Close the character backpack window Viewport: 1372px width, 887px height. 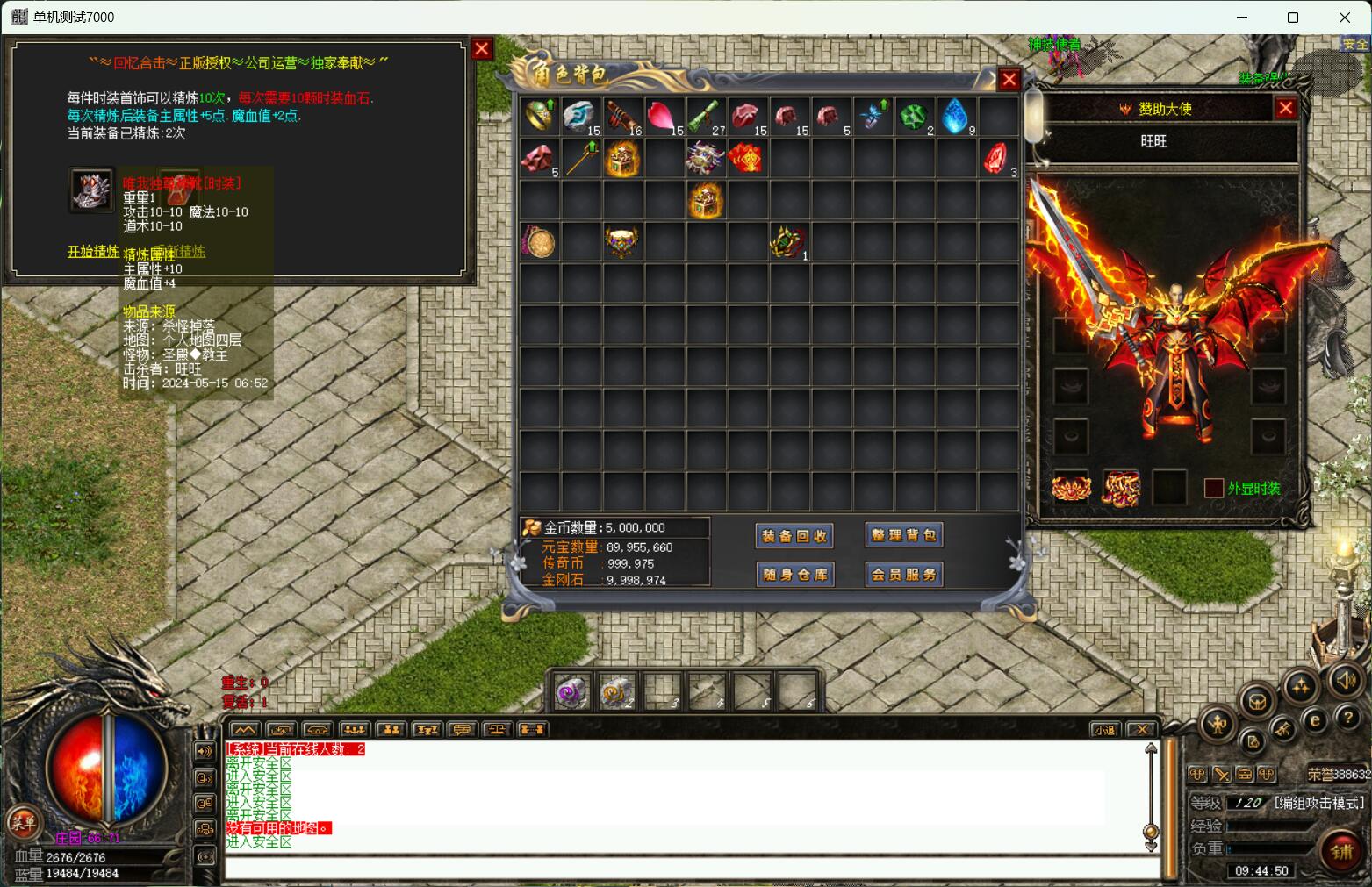point(1009,80)
